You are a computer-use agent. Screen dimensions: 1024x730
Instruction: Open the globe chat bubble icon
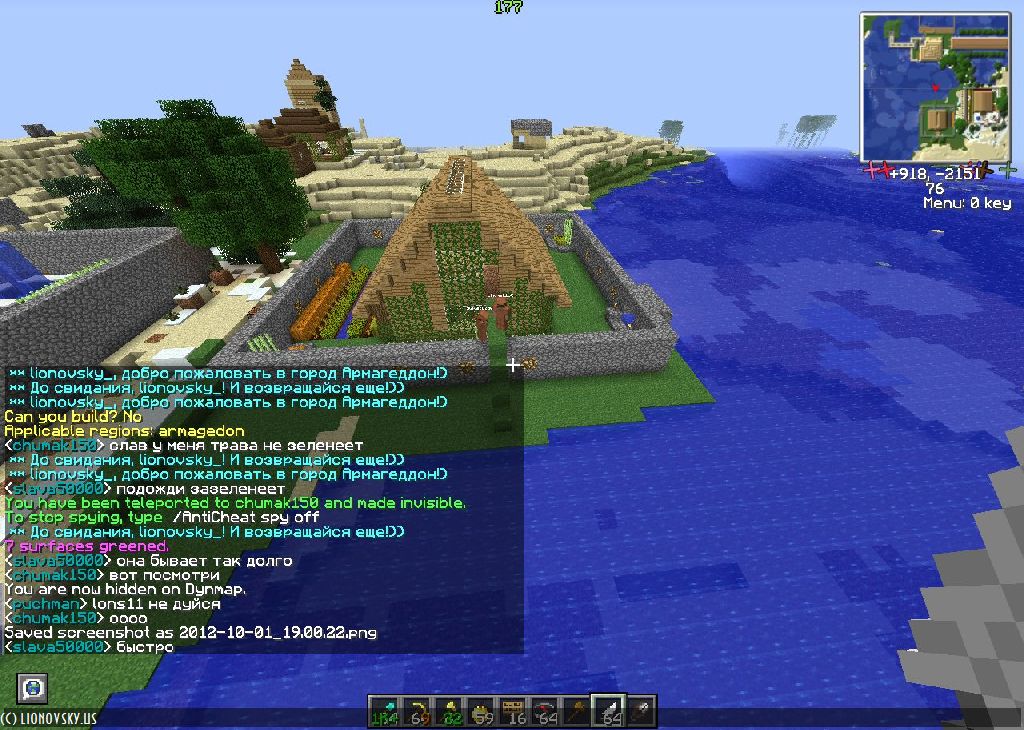[x=33, y=688]
